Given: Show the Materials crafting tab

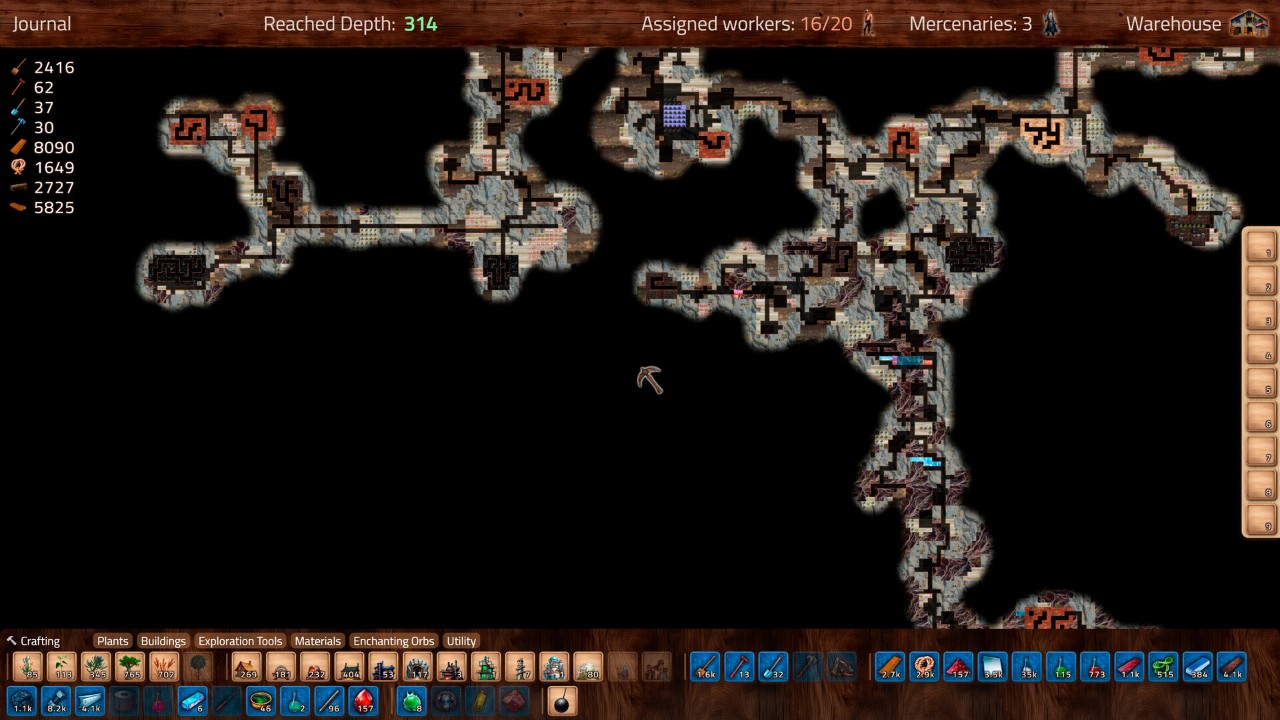Looking at the screenshot, I should 318,641.
